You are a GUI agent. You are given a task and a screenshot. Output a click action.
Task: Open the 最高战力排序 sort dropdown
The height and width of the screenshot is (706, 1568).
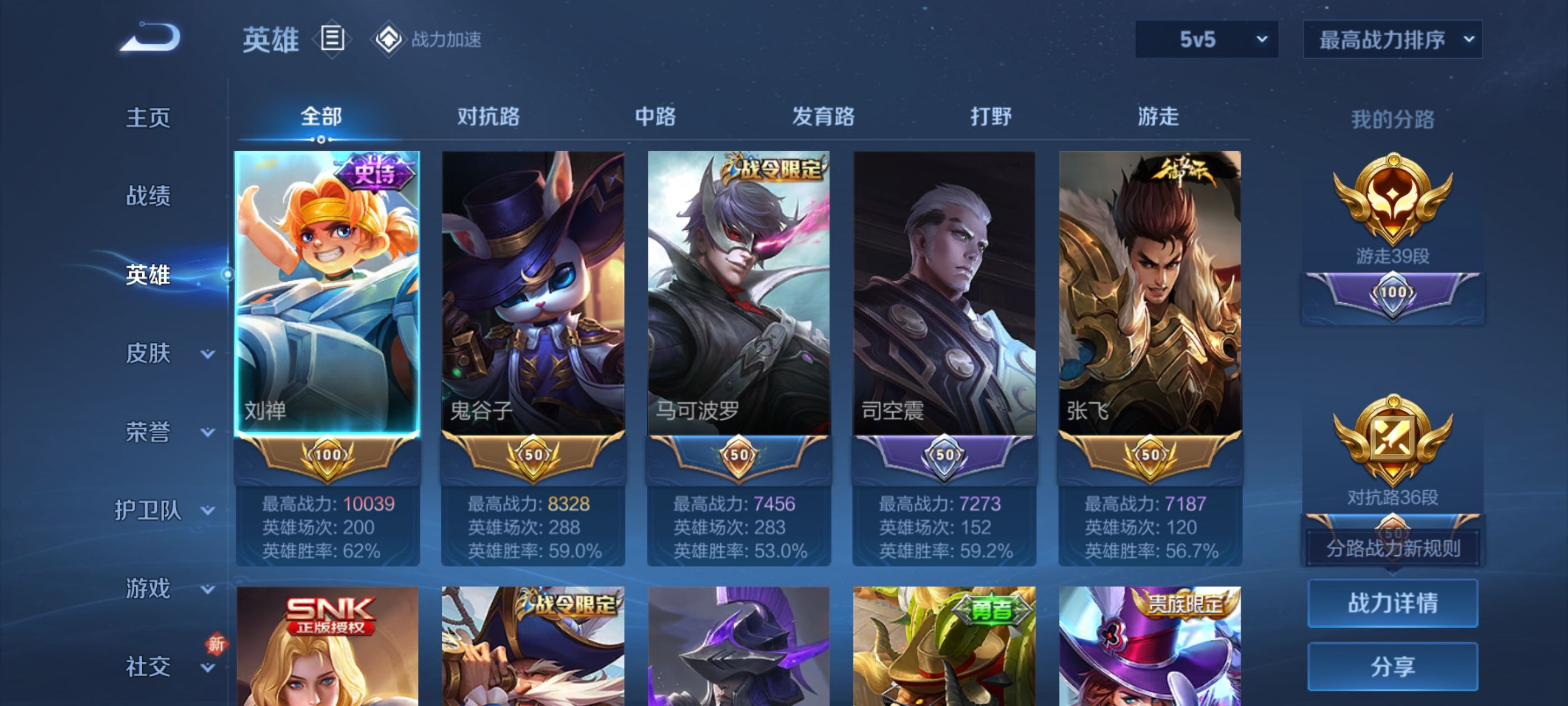(x=1392, y=40)
